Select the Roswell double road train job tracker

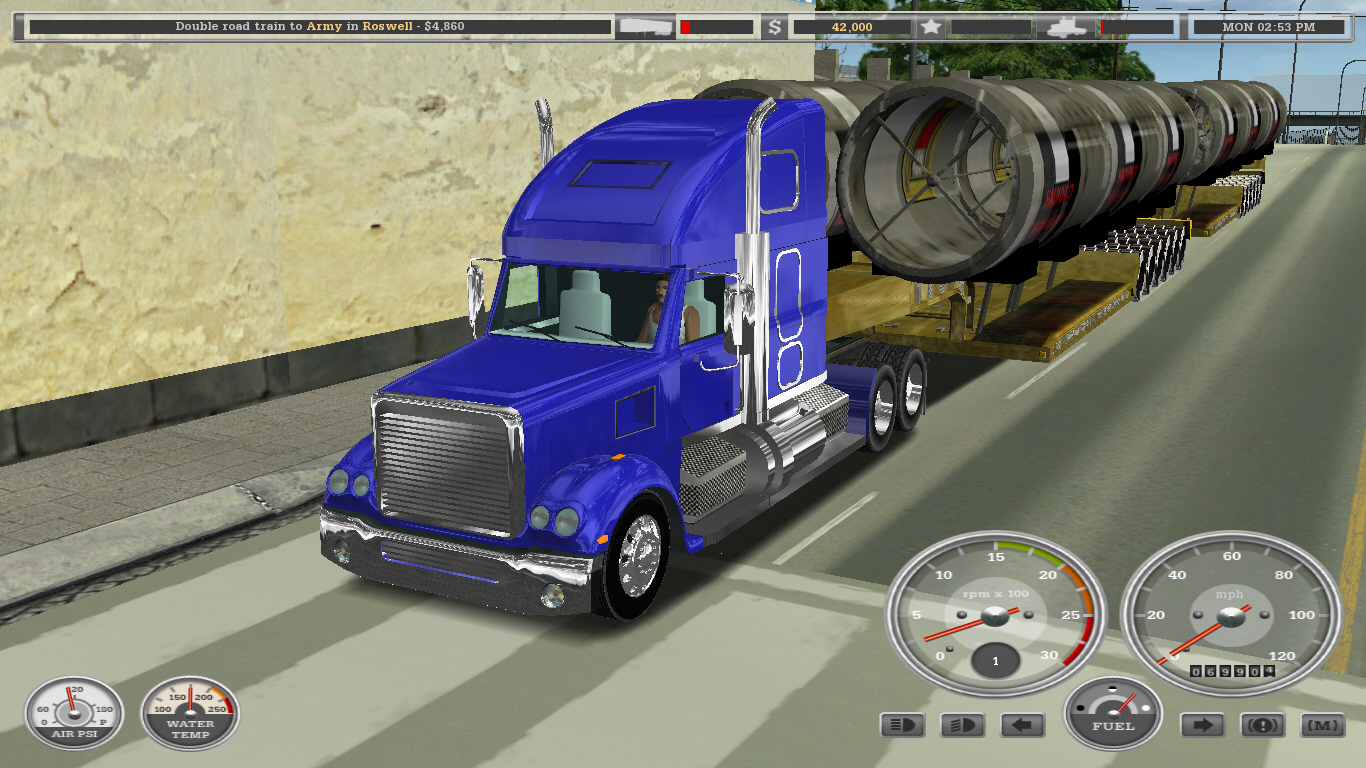[320, 27]
